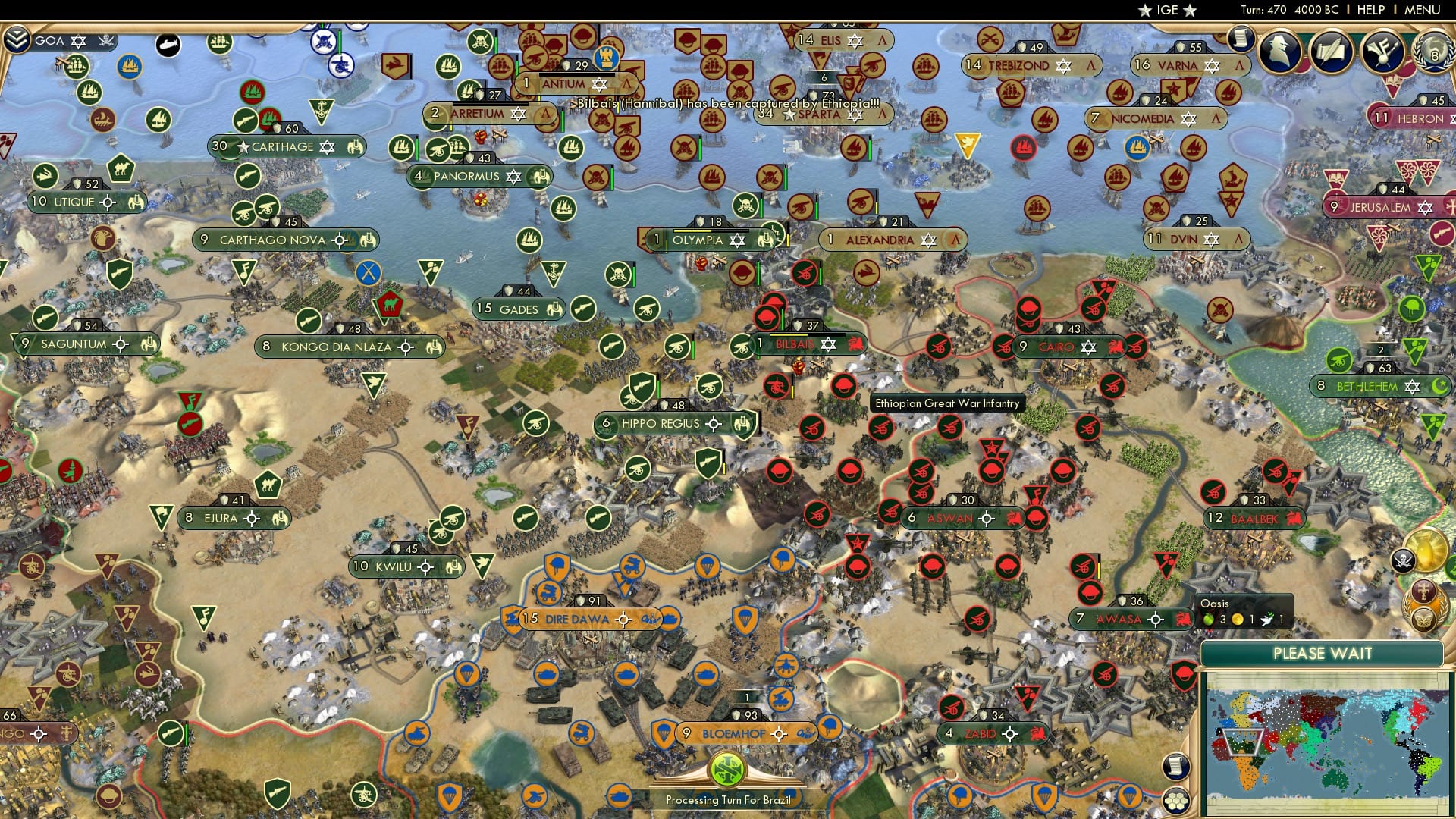Viewport: 1456px width, 819px height.
Task: Click the yellow promotion flag near Nicomedia
Action: (968, 142)
